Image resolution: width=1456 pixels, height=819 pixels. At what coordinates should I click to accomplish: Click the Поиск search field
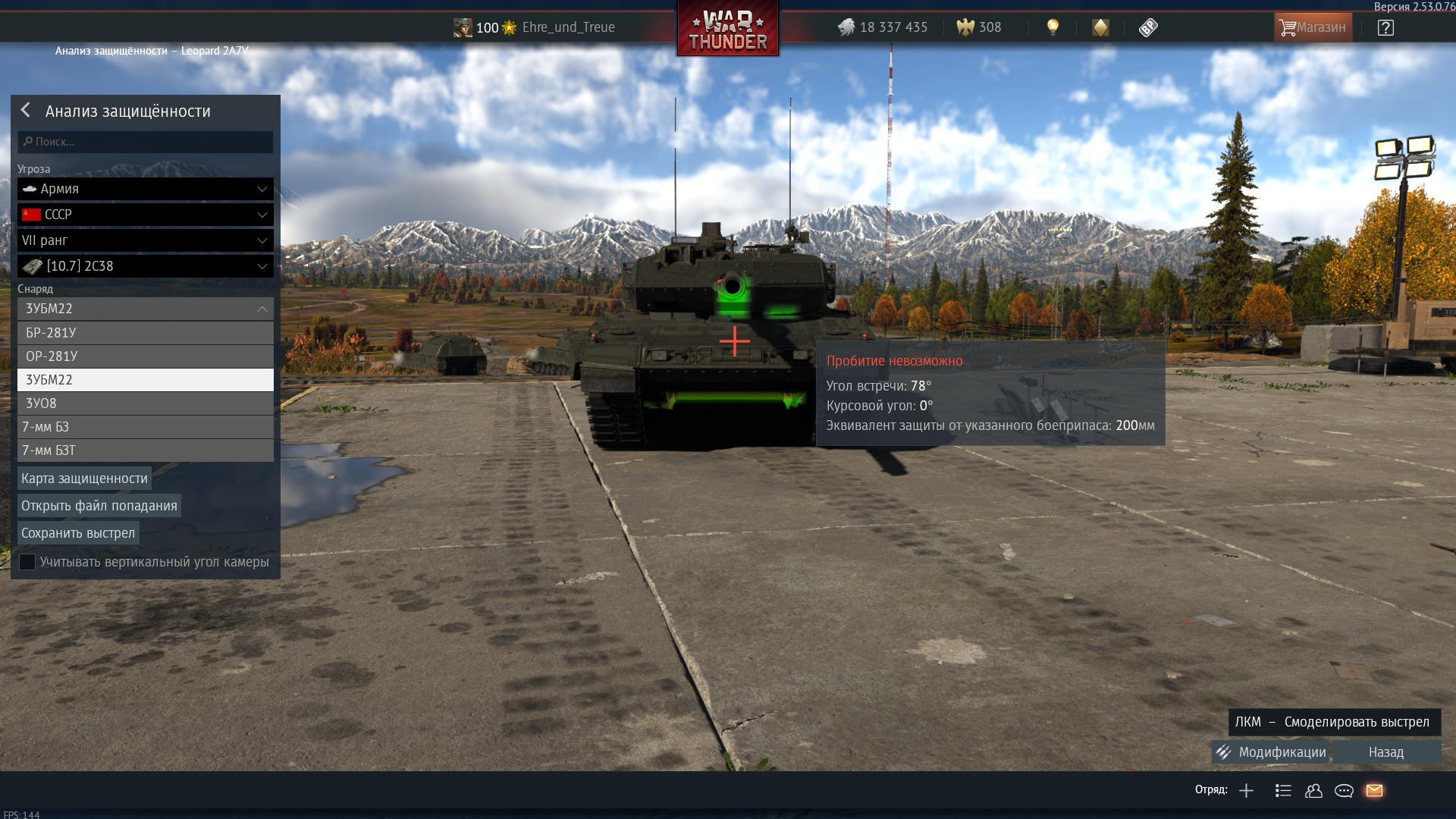point(146,142)
